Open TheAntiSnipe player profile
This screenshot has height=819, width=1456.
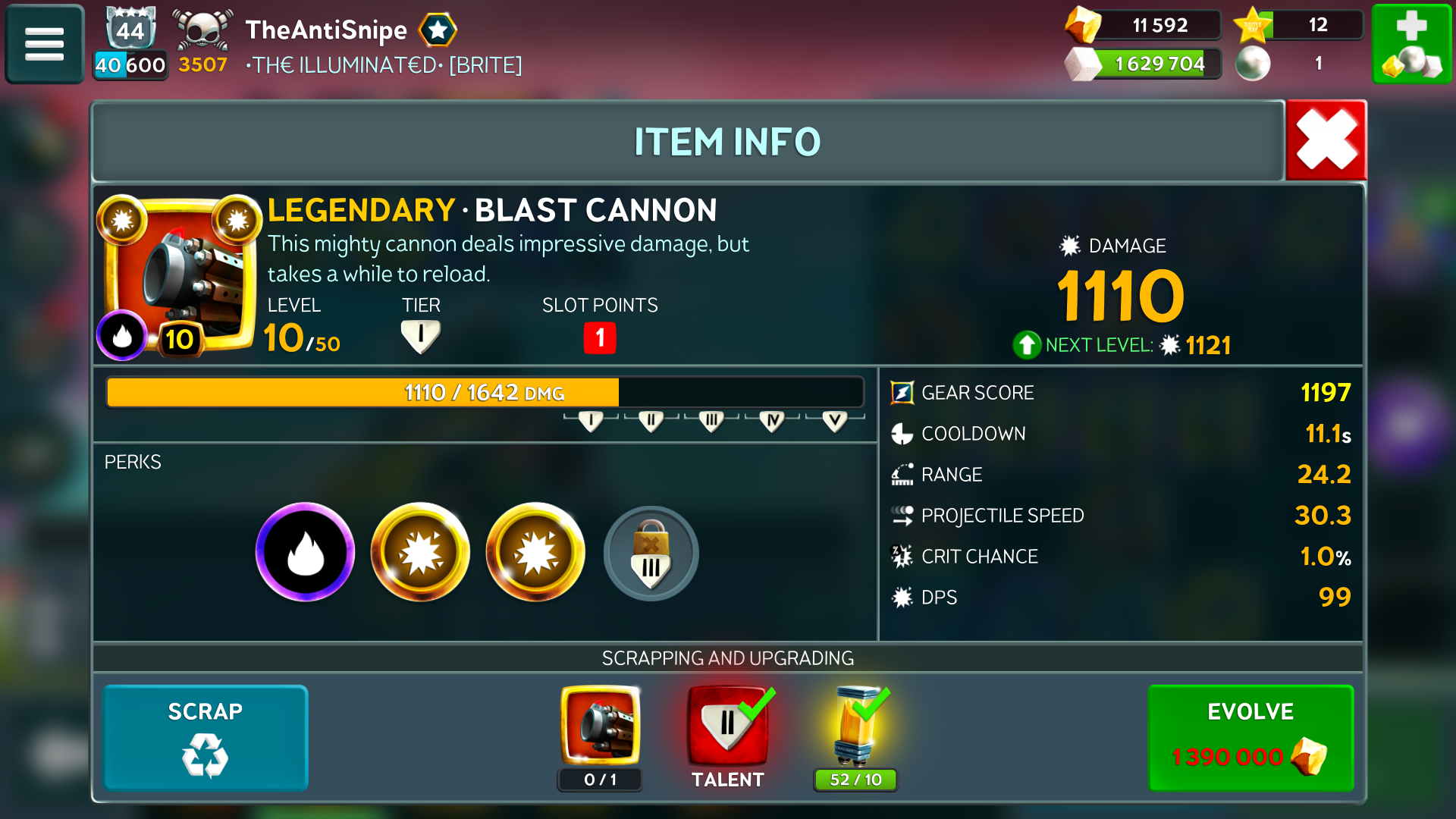click(x=326, y=30)
